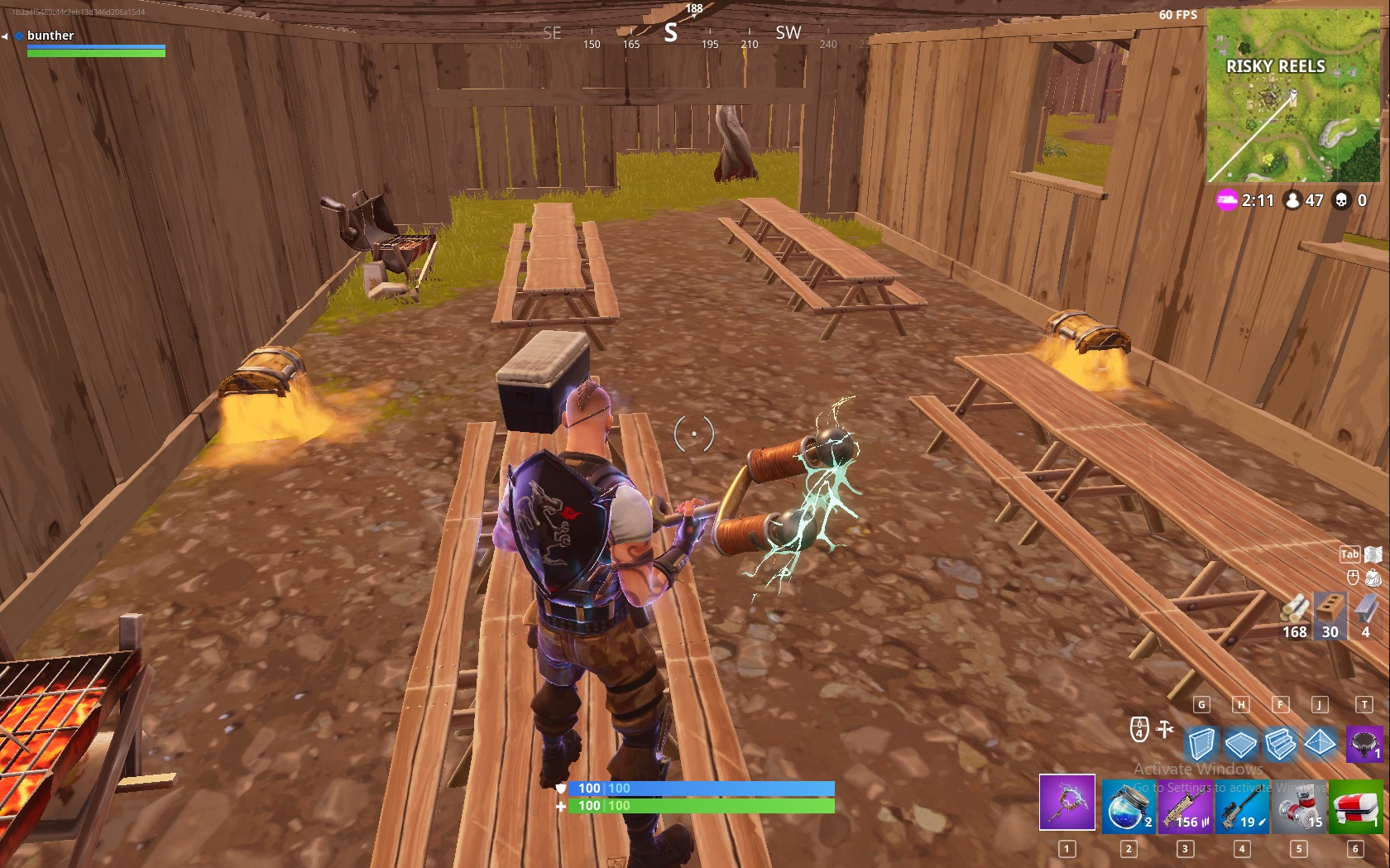
Task: Select the floor build piece
Action: click(x=1241, y=746)
